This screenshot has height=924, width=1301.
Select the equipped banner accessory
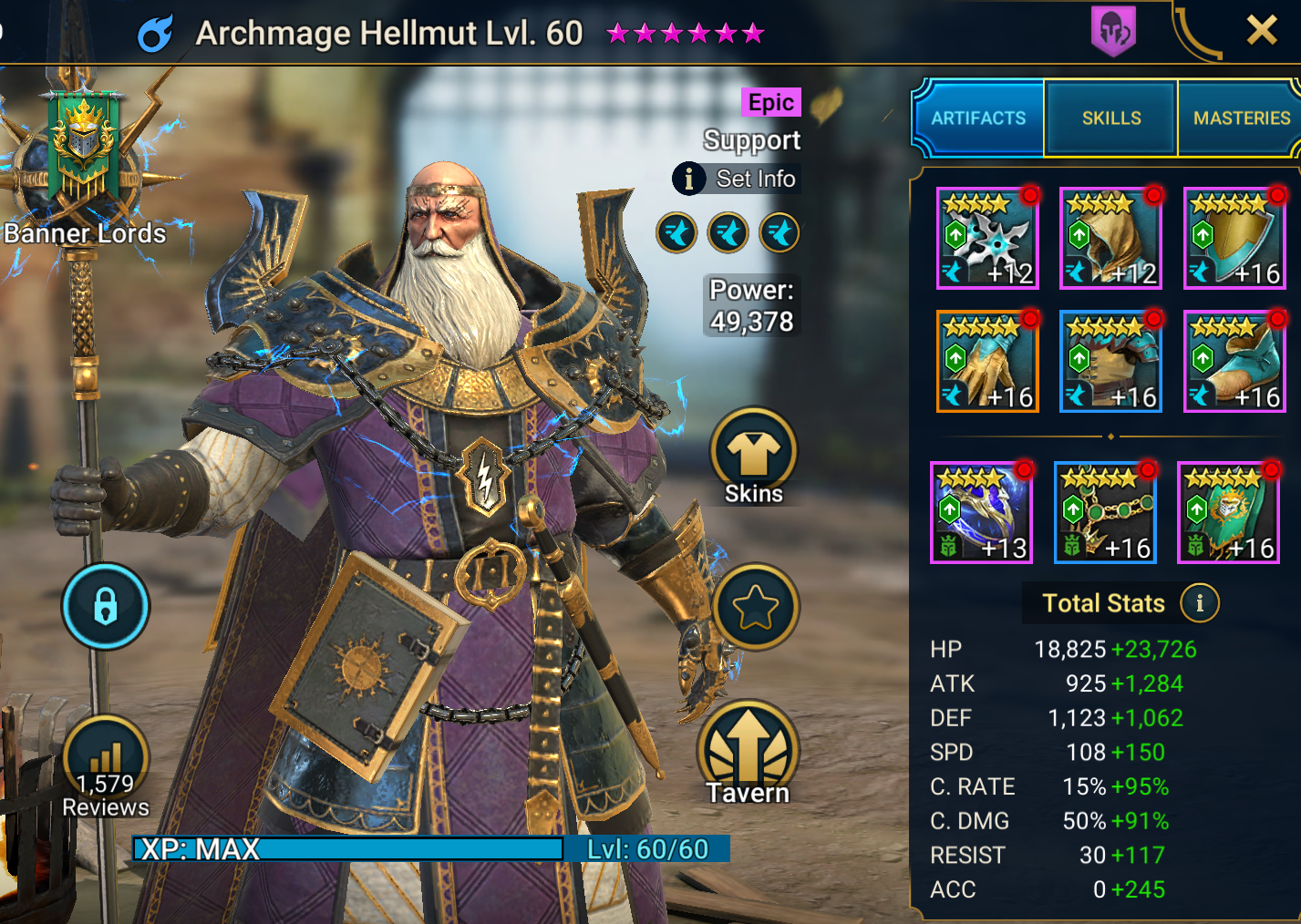[x=1228, y=512]
